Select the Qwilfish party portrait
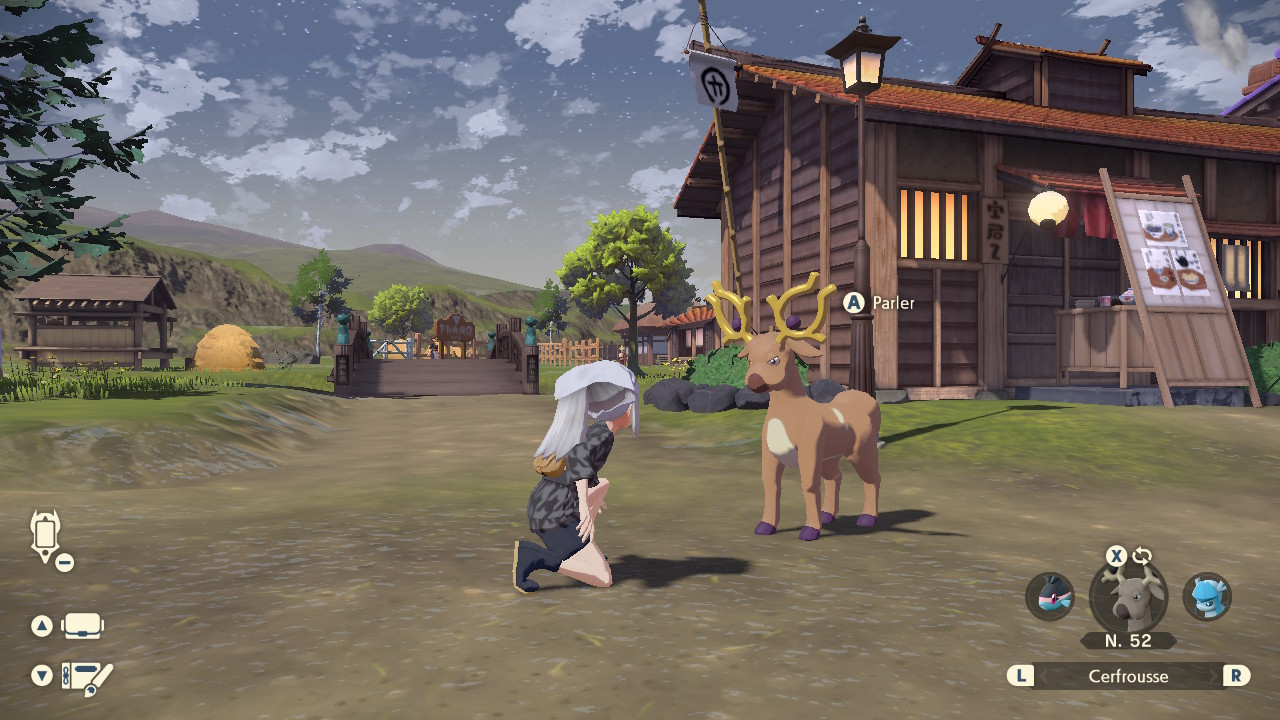 pyautogui.click(x=1050, y=597)
